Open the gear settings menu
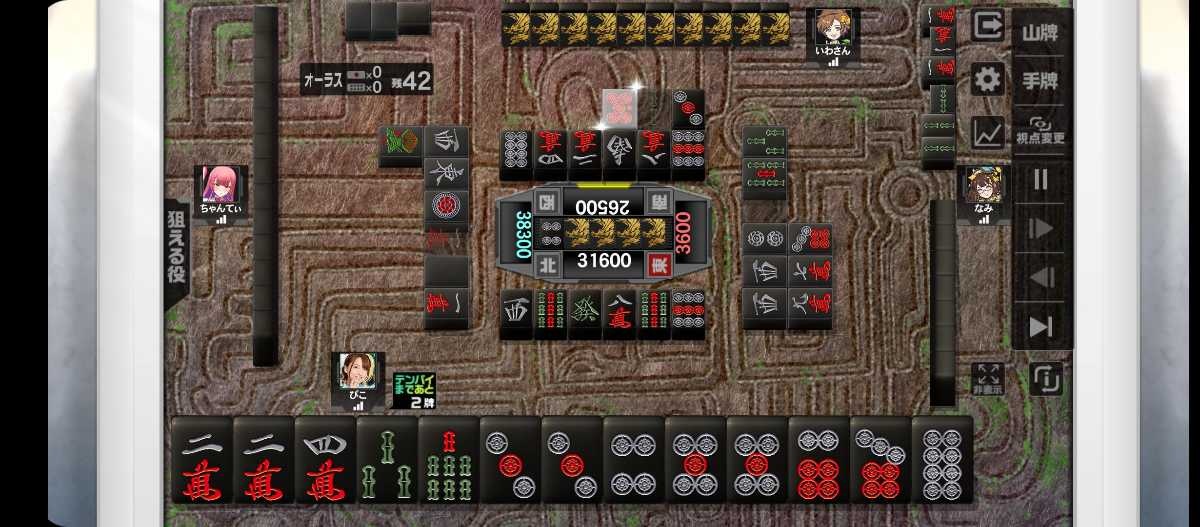The width and height of the screenshot is (1200, 527). pos(987,80)
